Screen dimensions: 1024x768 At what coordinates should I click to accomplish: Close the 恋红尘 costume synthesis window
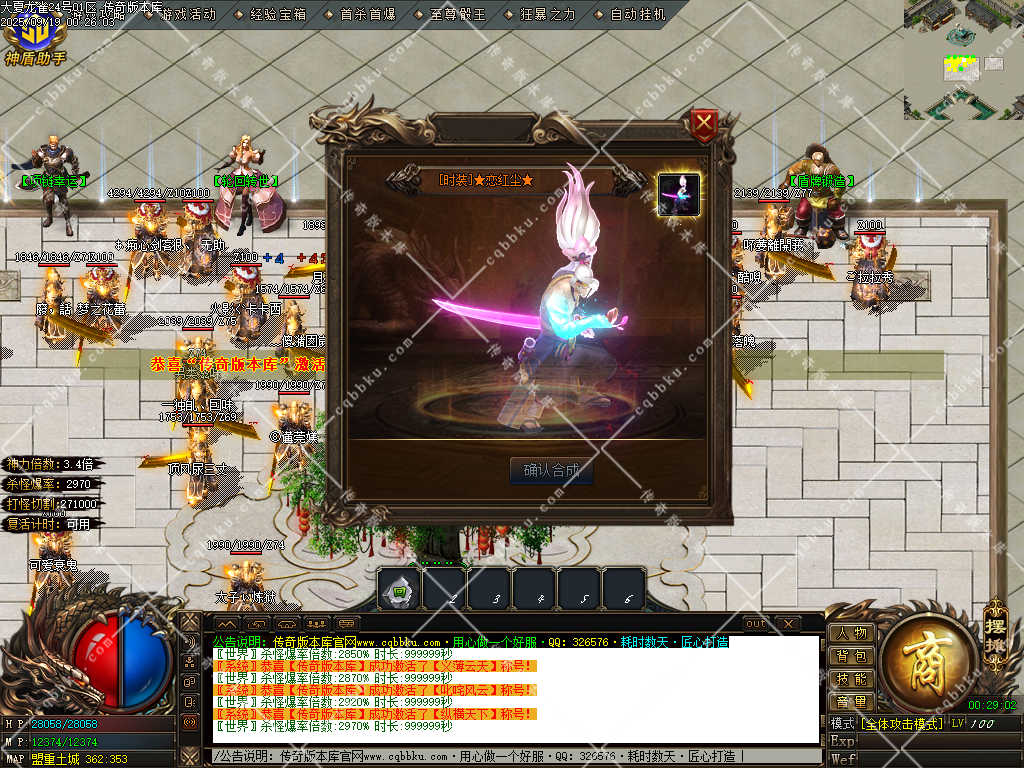click(x=705, y=124)
